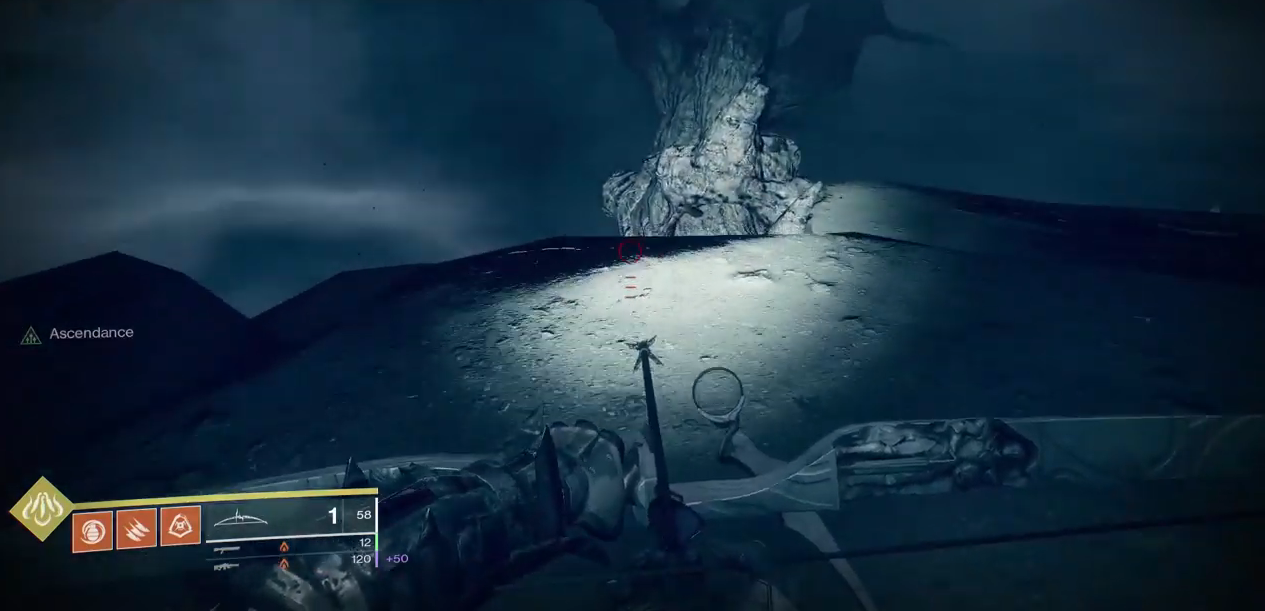Click the Ascendance objective tracker

pos(78,334)
